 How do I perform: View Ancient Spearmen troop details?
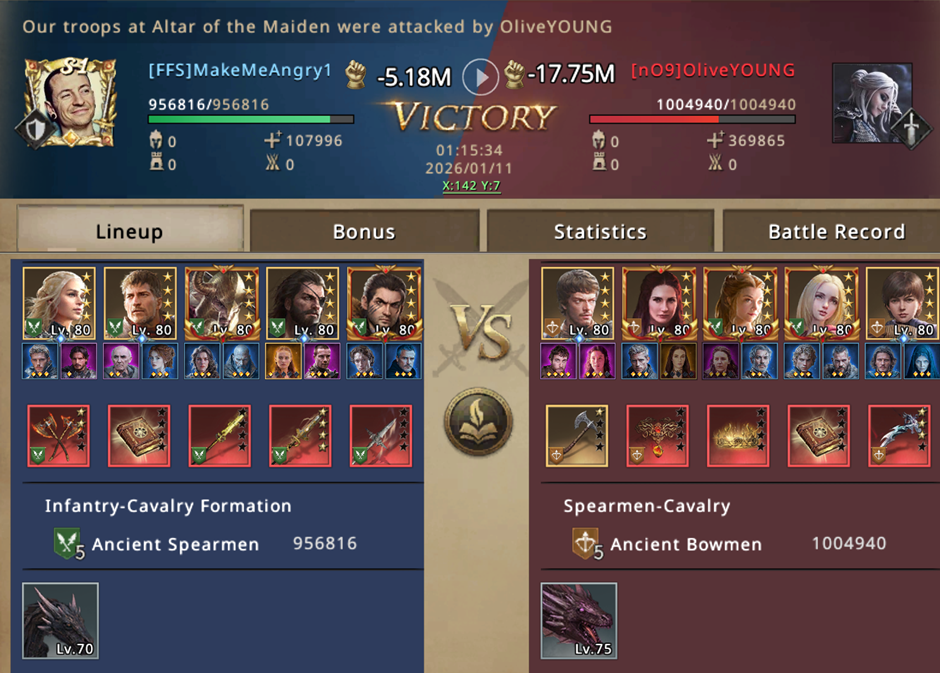pos(175,545)
